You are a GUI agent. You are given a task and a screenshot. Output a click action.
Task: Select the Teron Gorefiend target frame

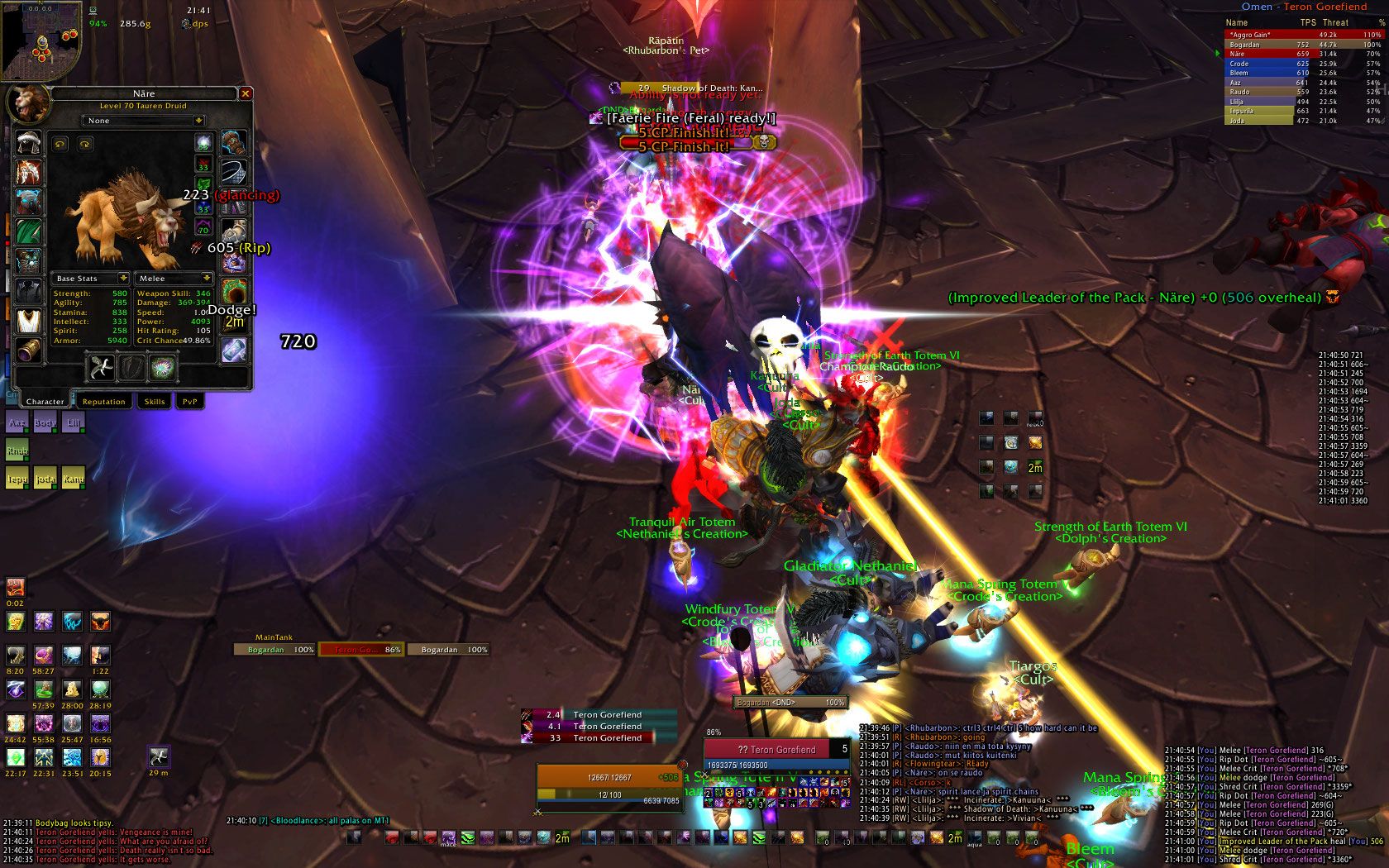tap(776, 750)
